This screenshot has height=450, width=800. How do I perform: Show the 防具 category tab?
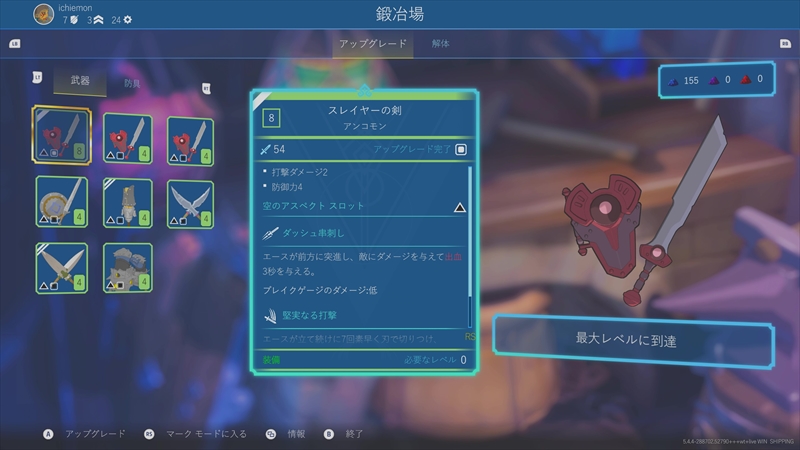132,83
